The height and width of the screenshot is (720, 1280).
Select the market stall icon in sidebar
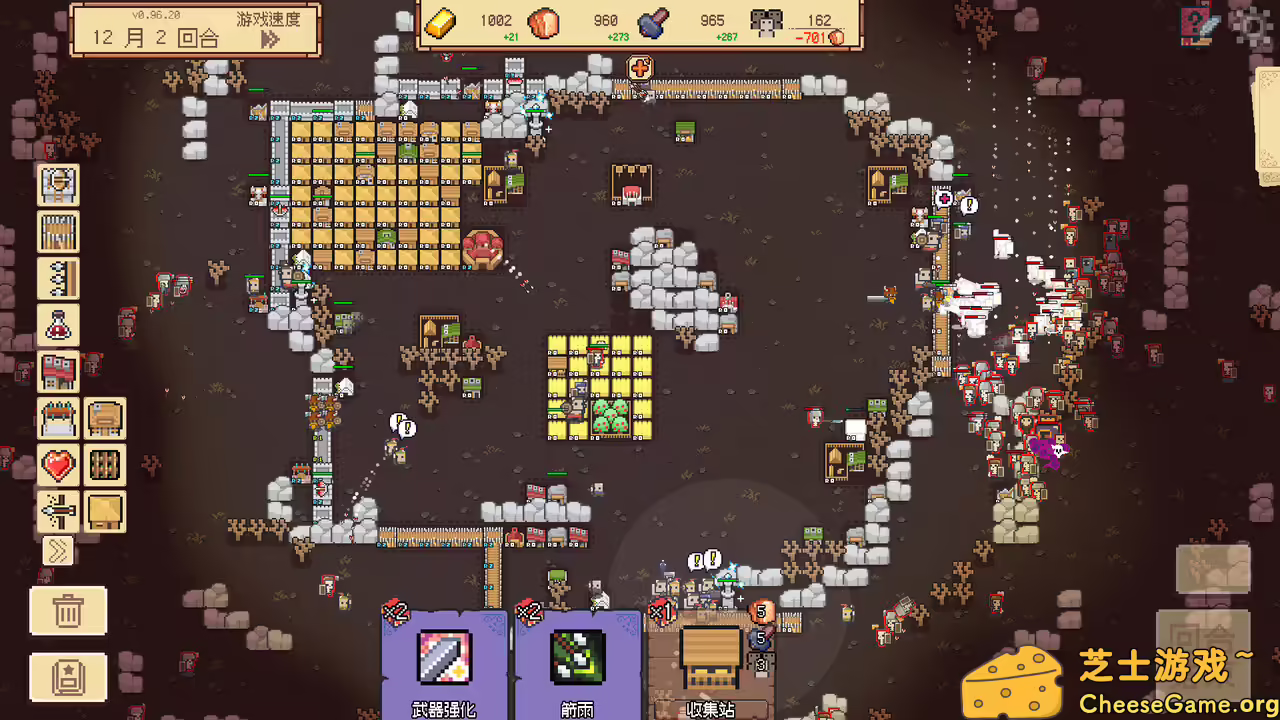coord(58,418)
